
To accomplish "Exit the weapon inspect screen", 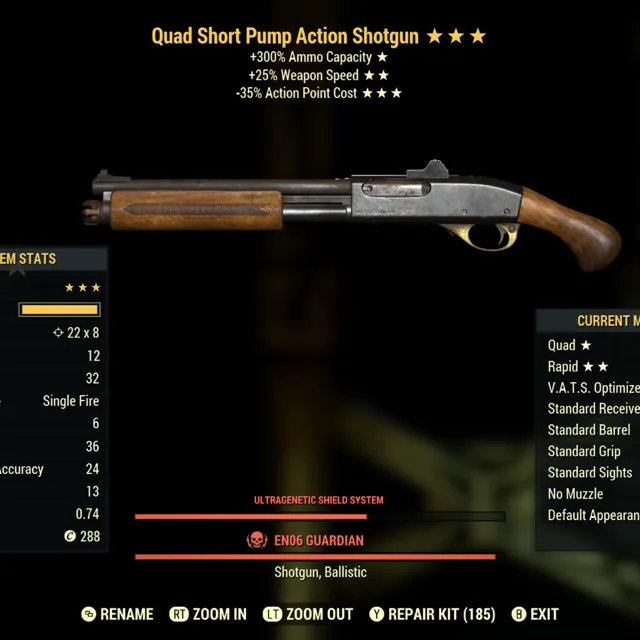I will 535,614.
